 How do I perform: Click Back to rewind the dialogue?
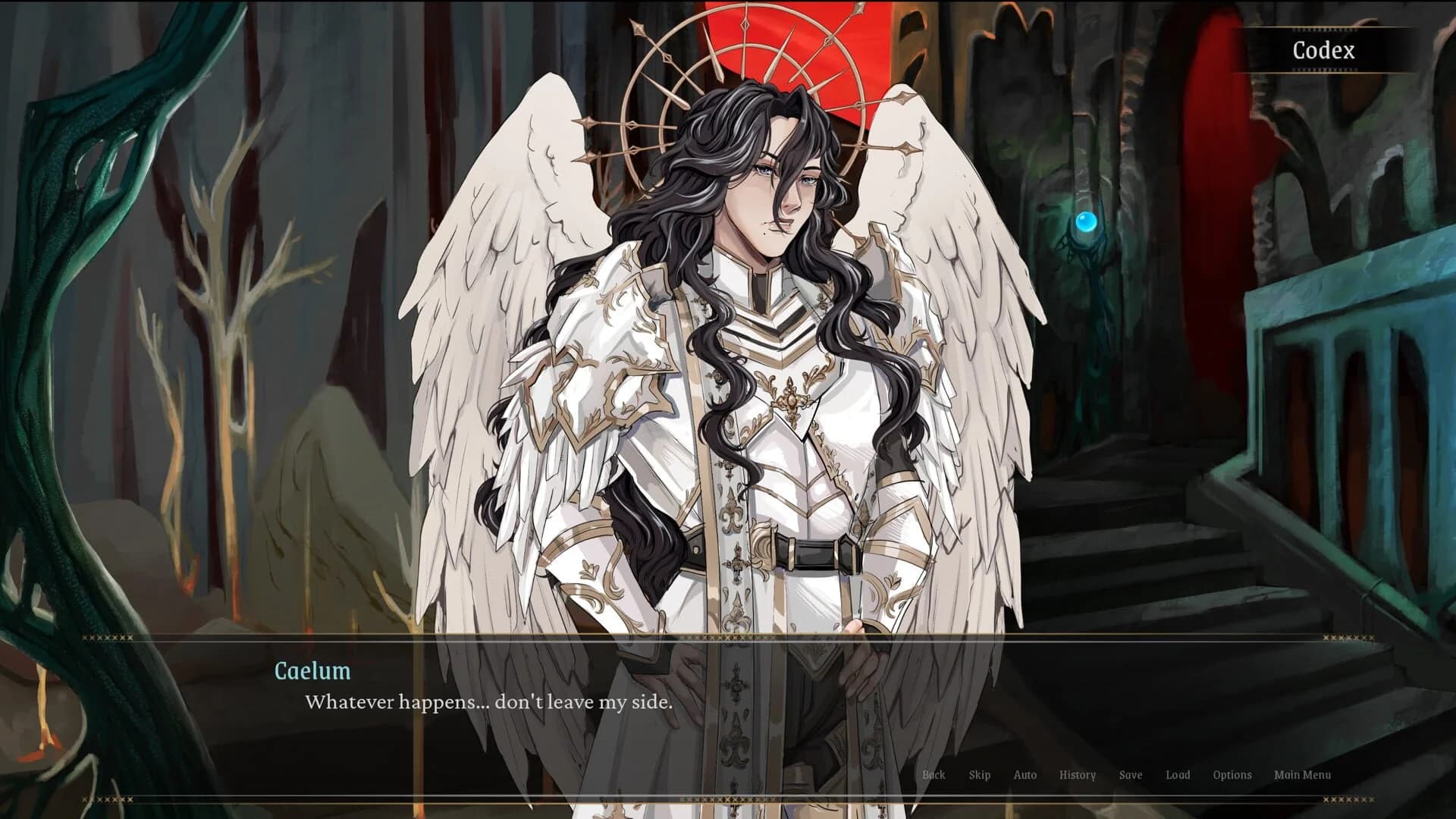[x=934, y=775]
